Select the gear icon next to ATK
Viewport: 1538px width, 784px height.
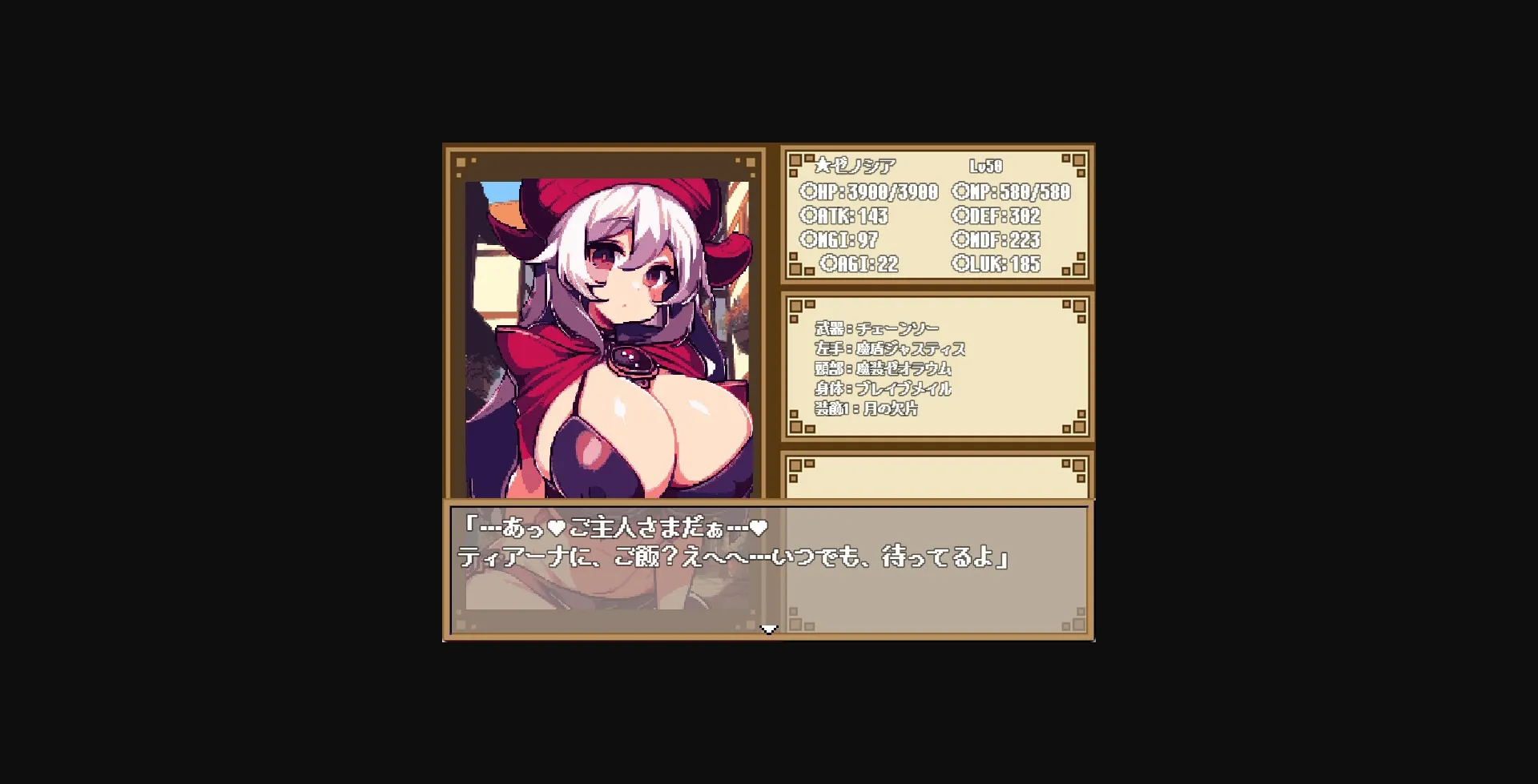pyautogui.click(x=811, y=215)
